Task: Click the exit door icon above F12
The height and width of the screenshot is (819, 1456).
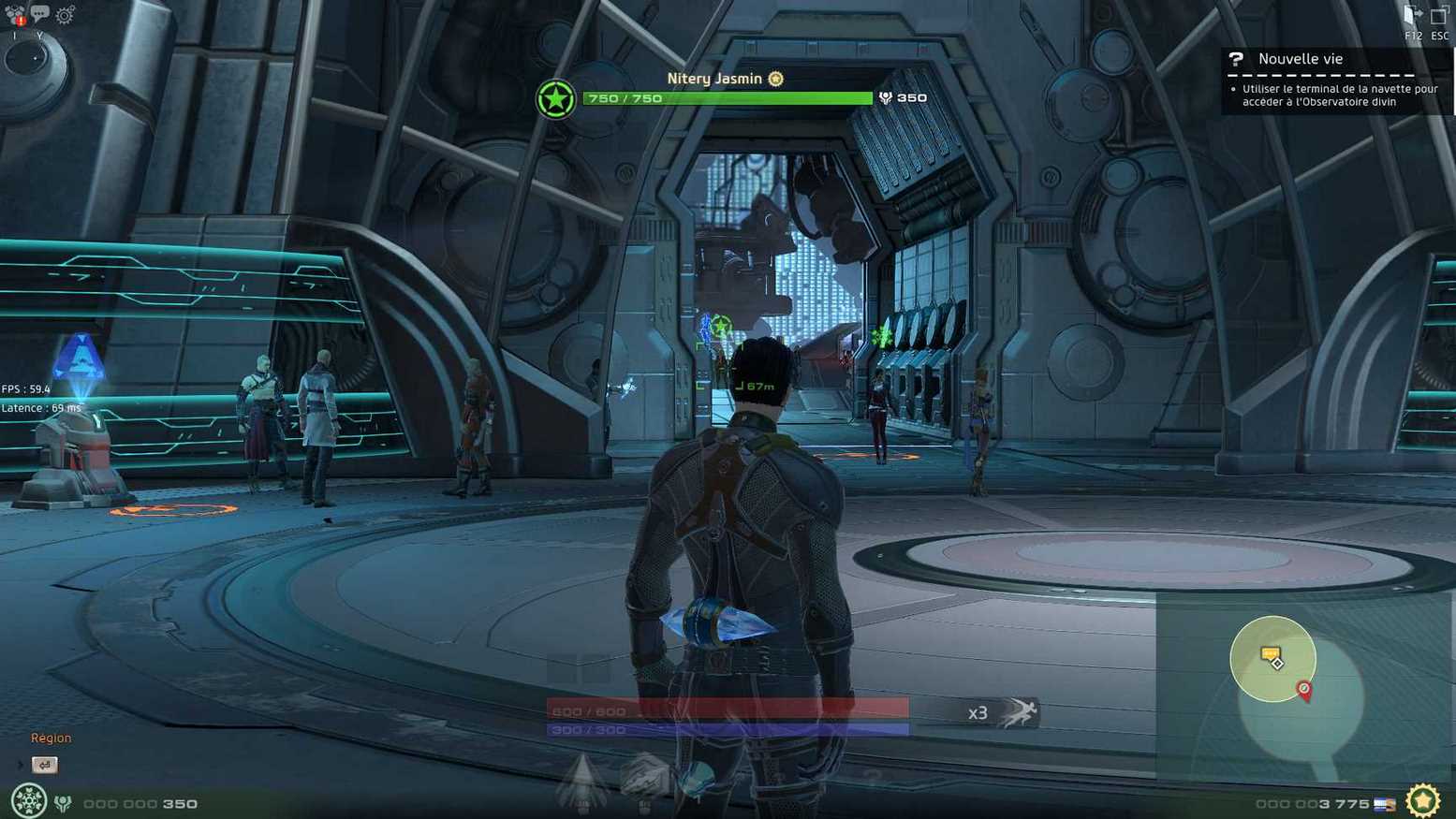Action: (1412, 15)
